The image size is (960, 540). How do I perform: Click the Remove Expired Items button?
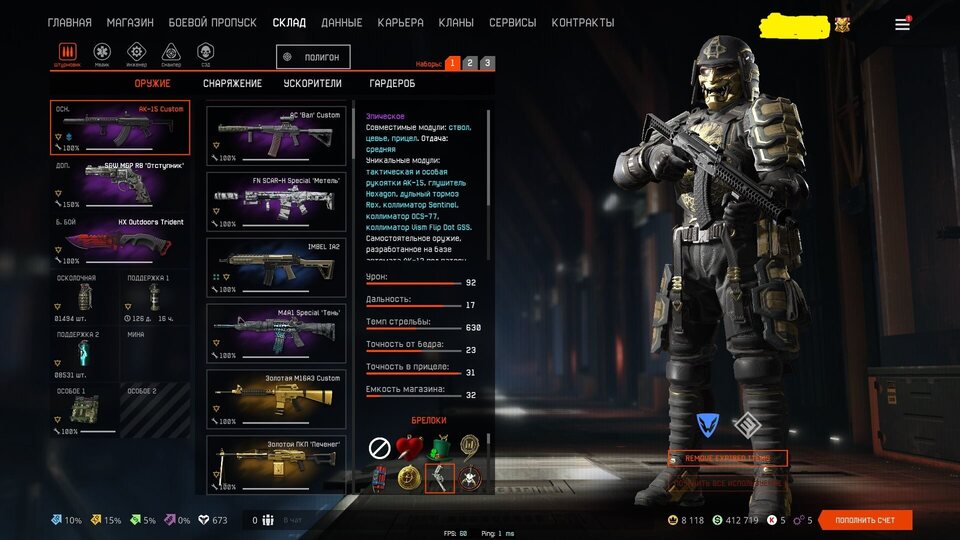click(x=727, y=458)
